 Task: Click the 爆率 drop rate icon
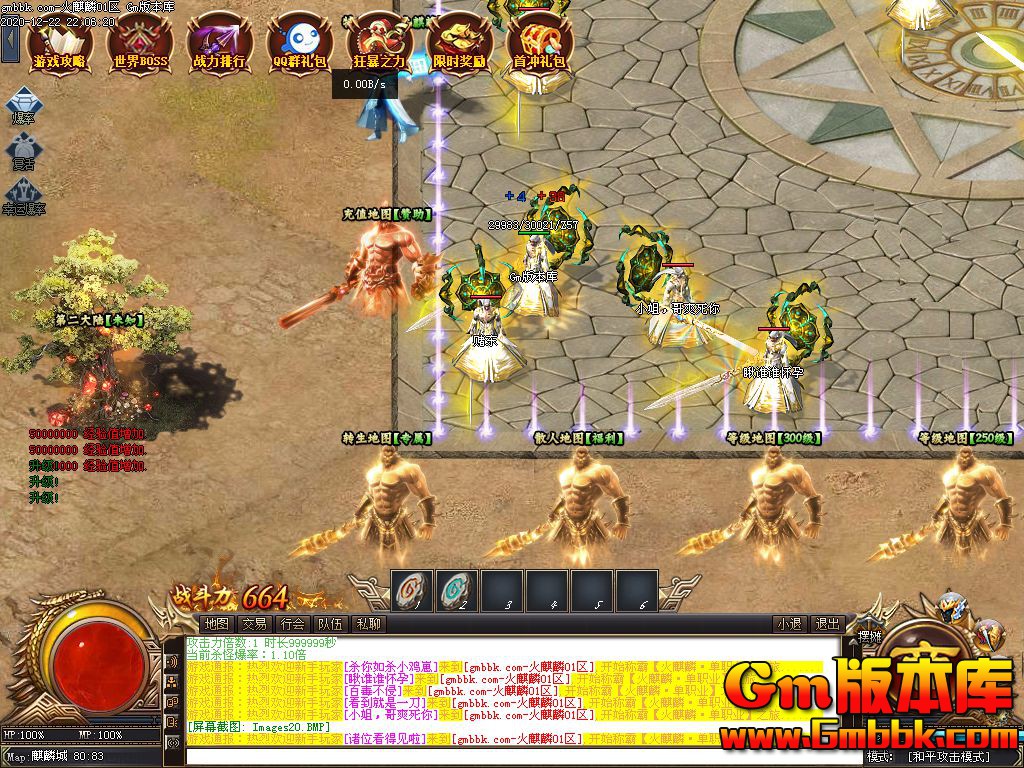pos(23,106)
